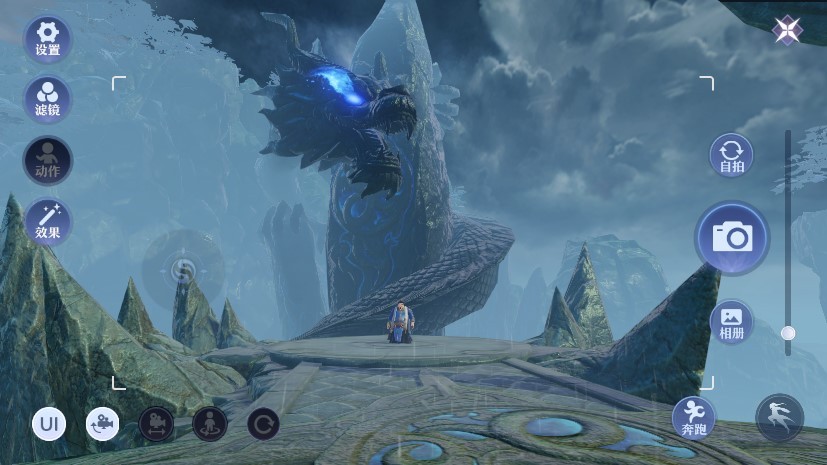Tap the jumping figure dash button
The image size is (827, 465).
(779, 418)
